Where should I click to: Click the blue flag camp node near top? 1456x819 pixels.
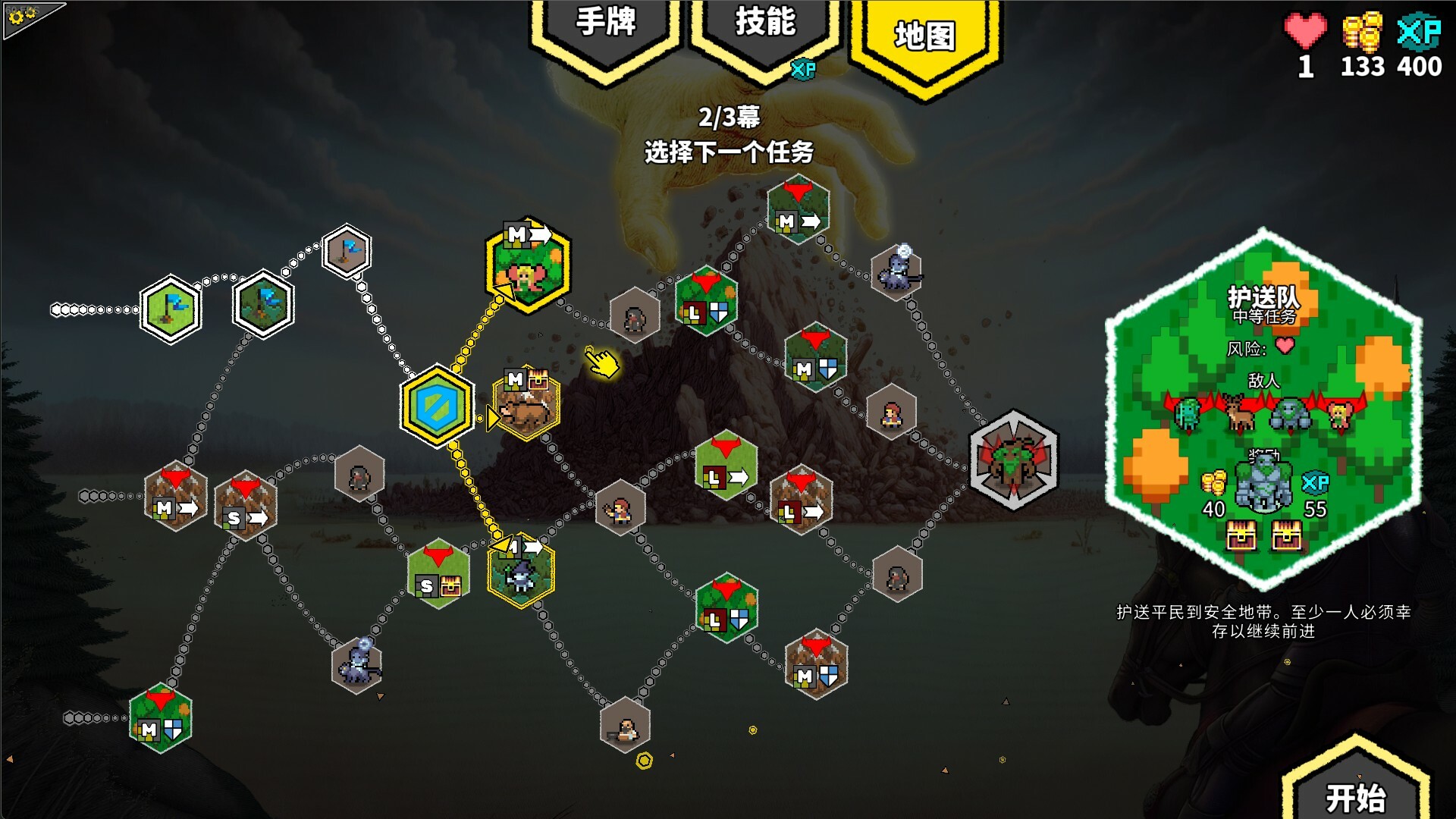click(x=347, y=250)
